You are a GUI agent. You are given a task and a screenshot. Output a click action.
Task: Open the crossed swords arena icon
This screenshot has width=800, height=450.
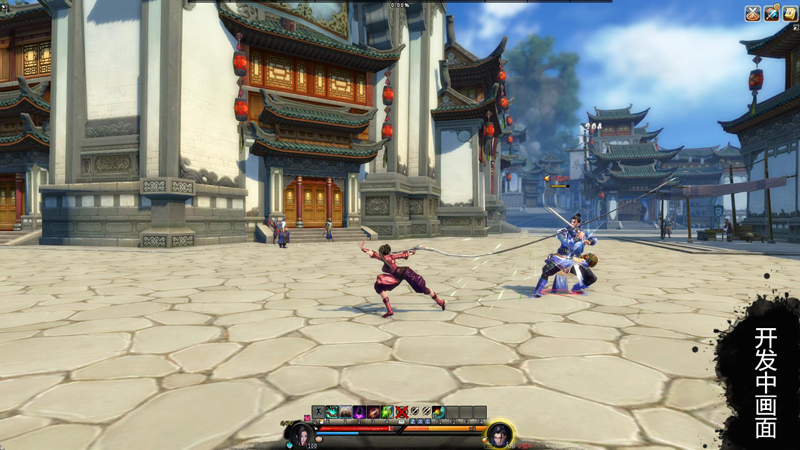coord(752,13)
